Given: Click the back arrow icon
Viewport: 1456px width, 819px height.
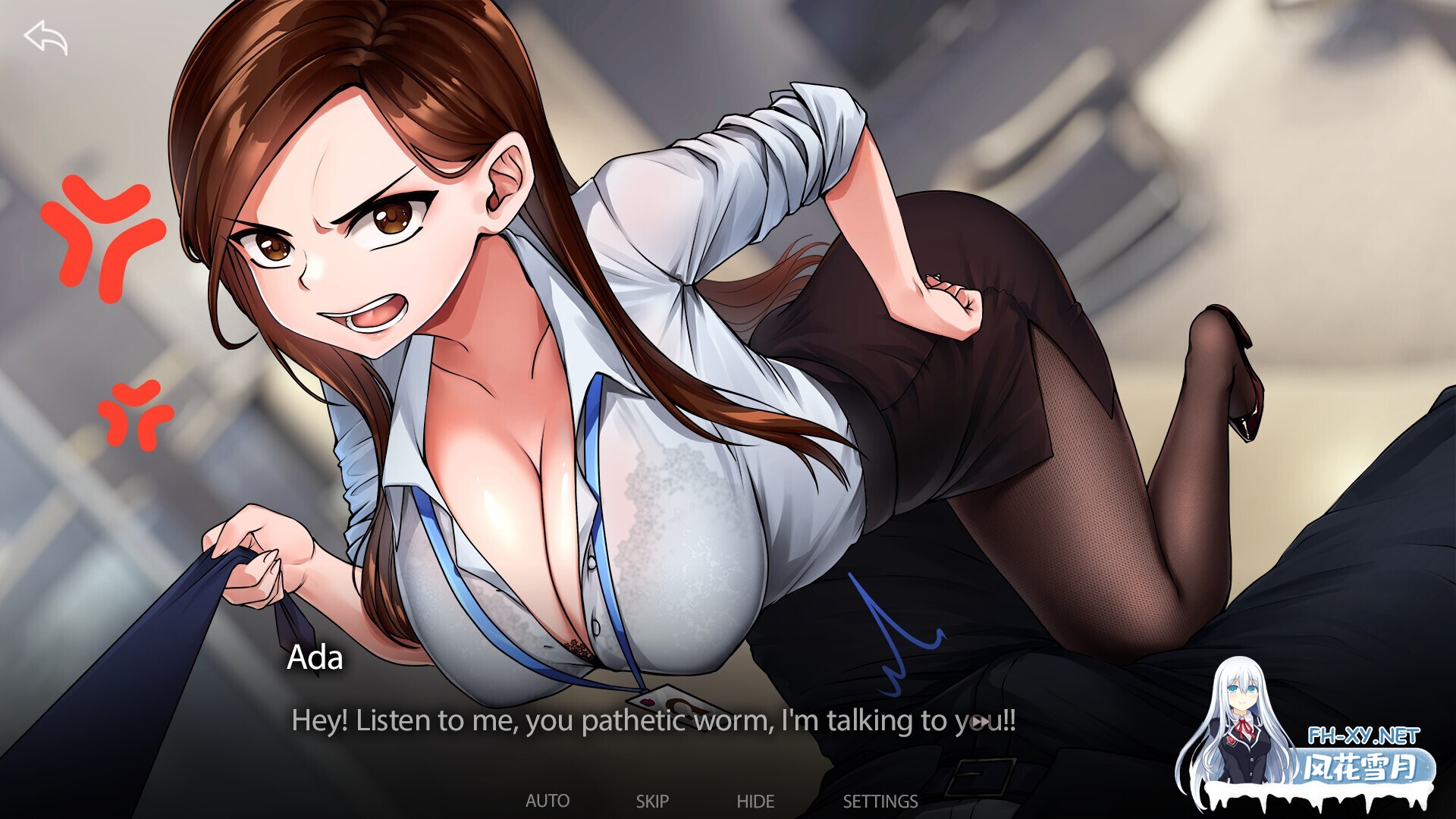Looking at the screenshot, I should pos(45,38).
